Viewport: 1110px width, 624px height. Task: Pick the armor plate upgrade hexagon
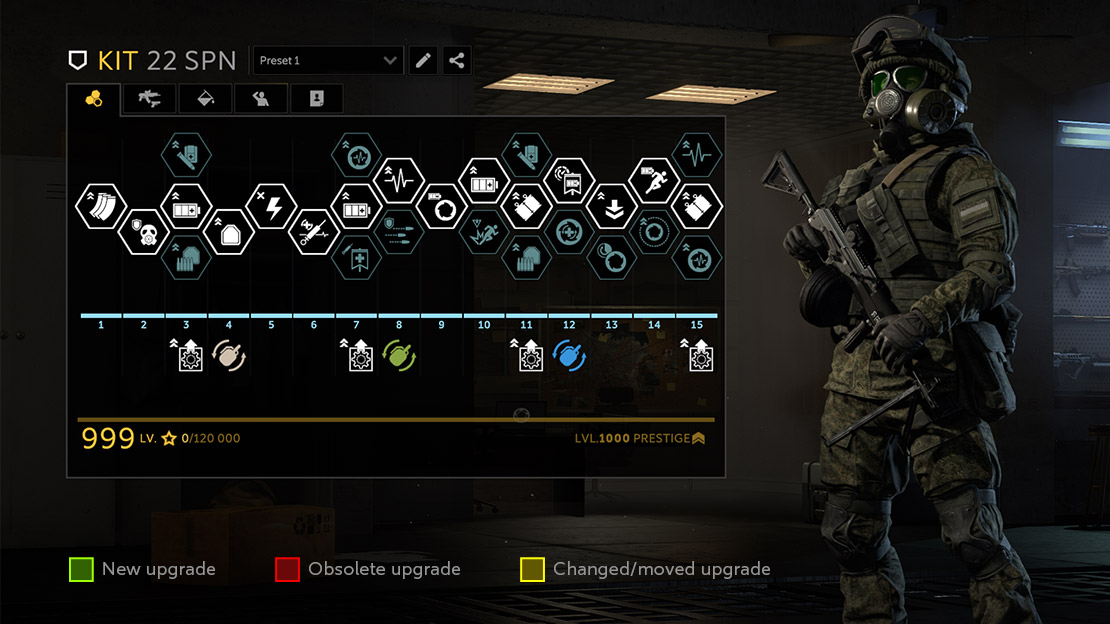(x=229, y=233)
